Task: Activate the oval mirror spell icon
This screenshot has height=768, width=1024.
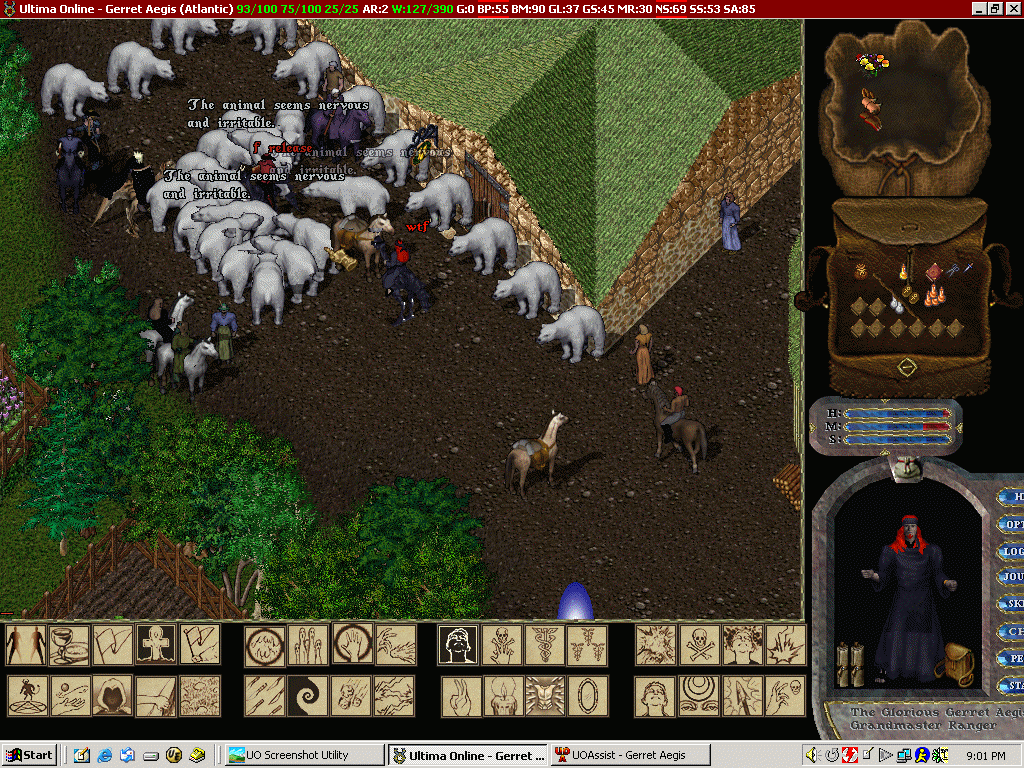Action: click(587, 695)
